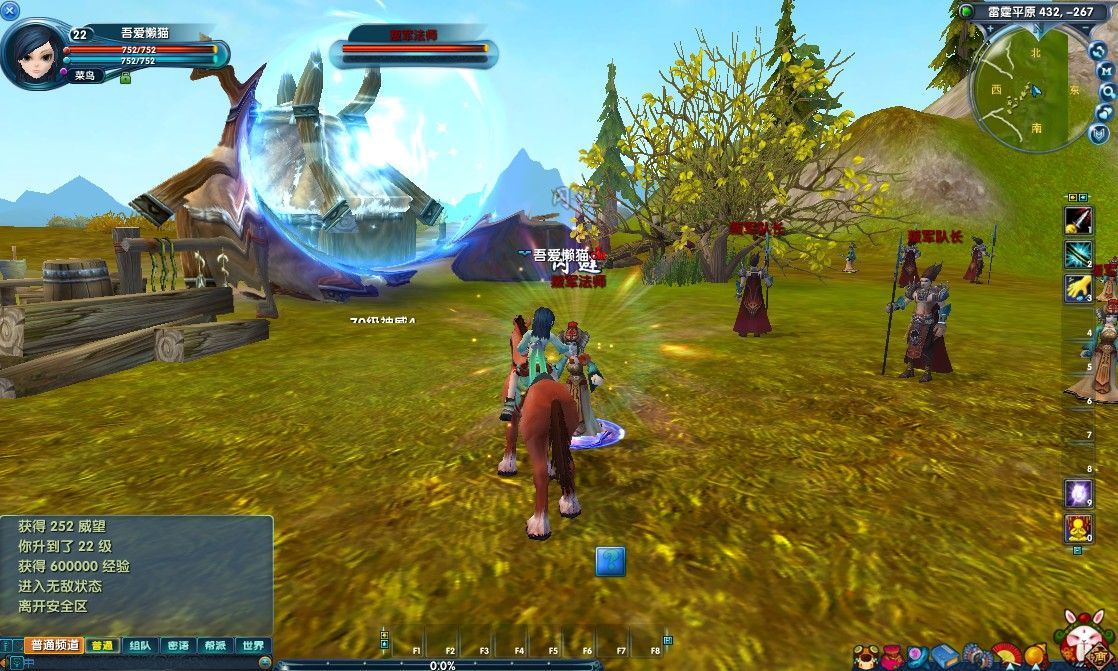Click the orange 普通频道 channel label
Image resolution: width=1118 pixels, height=671 pixels.
tap(53, 646)
